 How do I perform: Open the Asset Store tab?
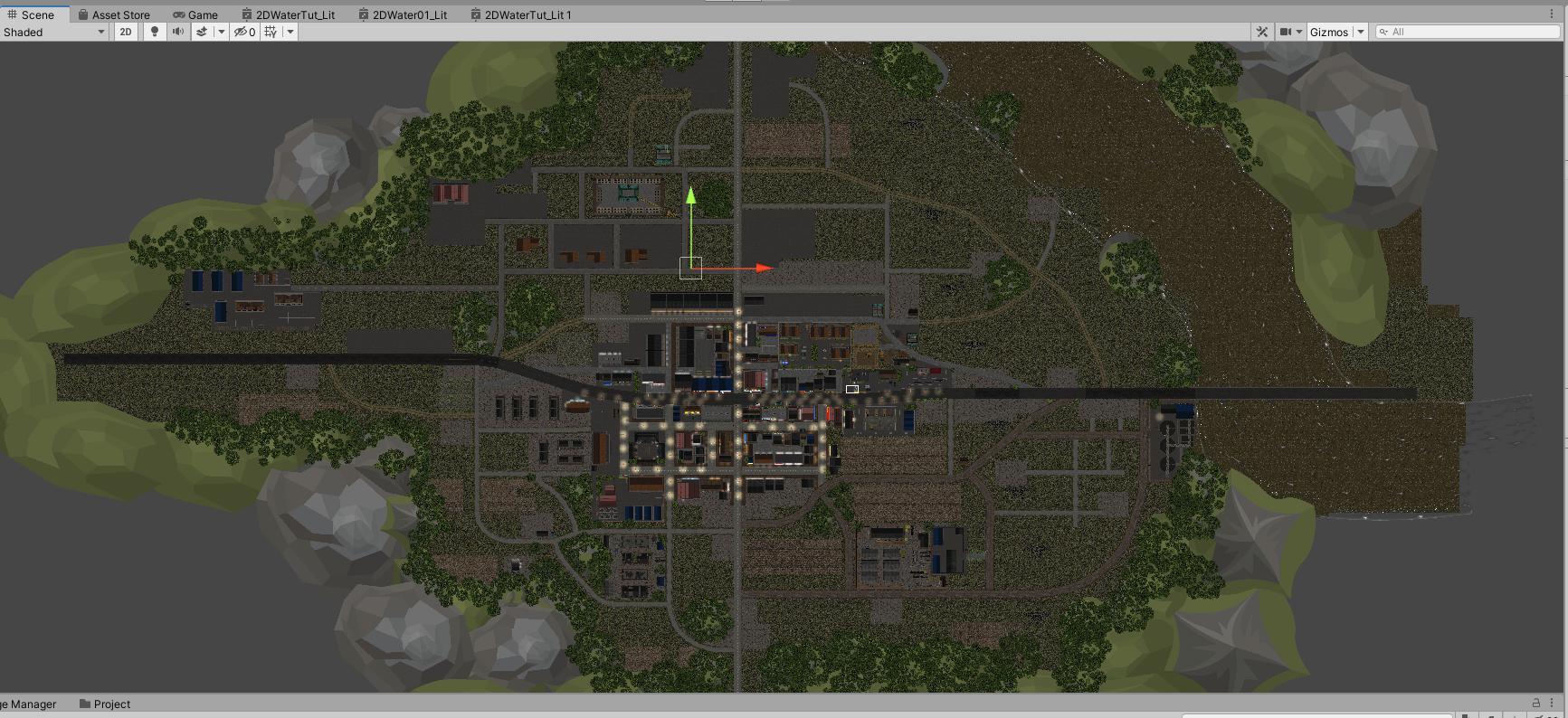point(117,14)
